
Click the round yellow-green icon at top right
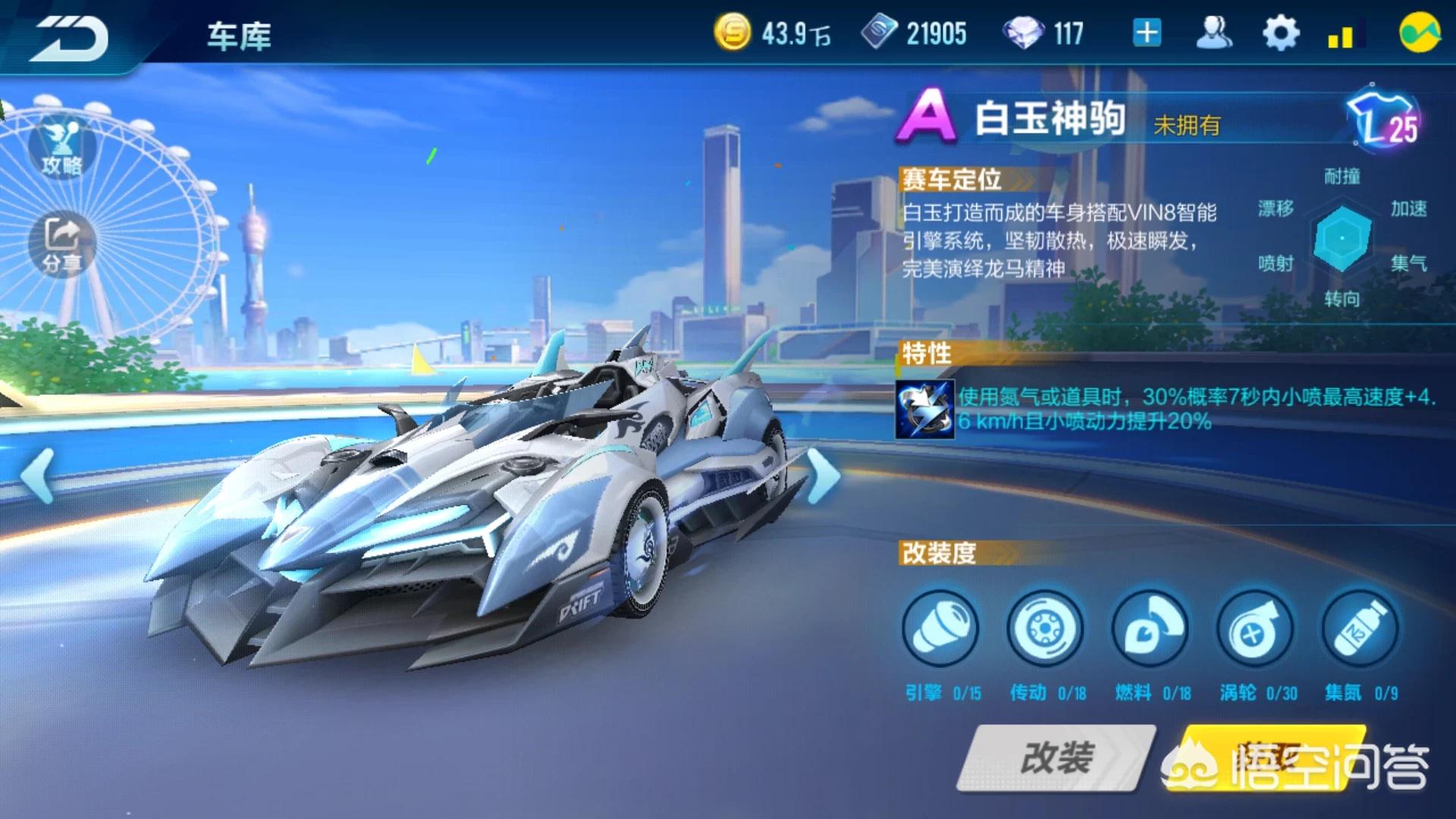1420,33
